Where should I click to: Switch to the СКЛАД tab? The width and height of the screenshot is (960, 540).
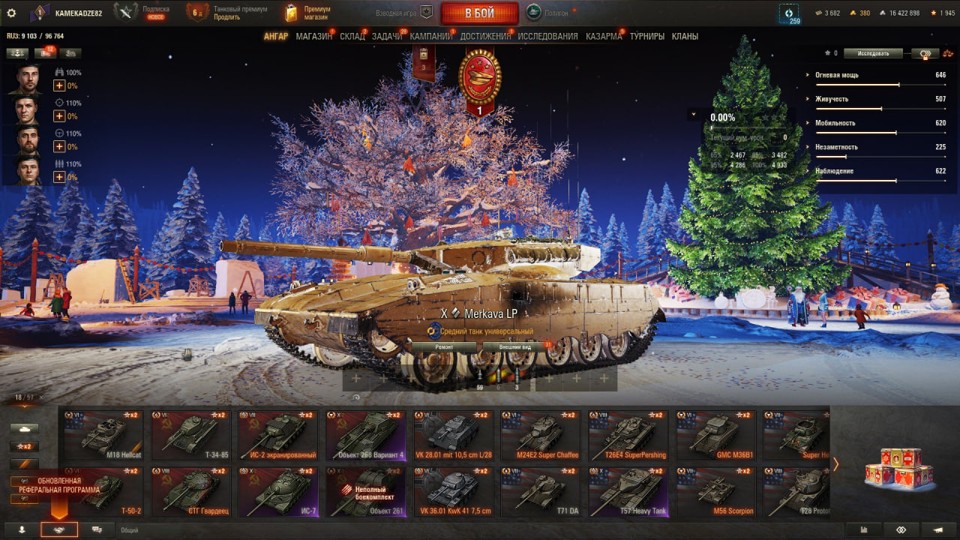(x=352, y=37)
